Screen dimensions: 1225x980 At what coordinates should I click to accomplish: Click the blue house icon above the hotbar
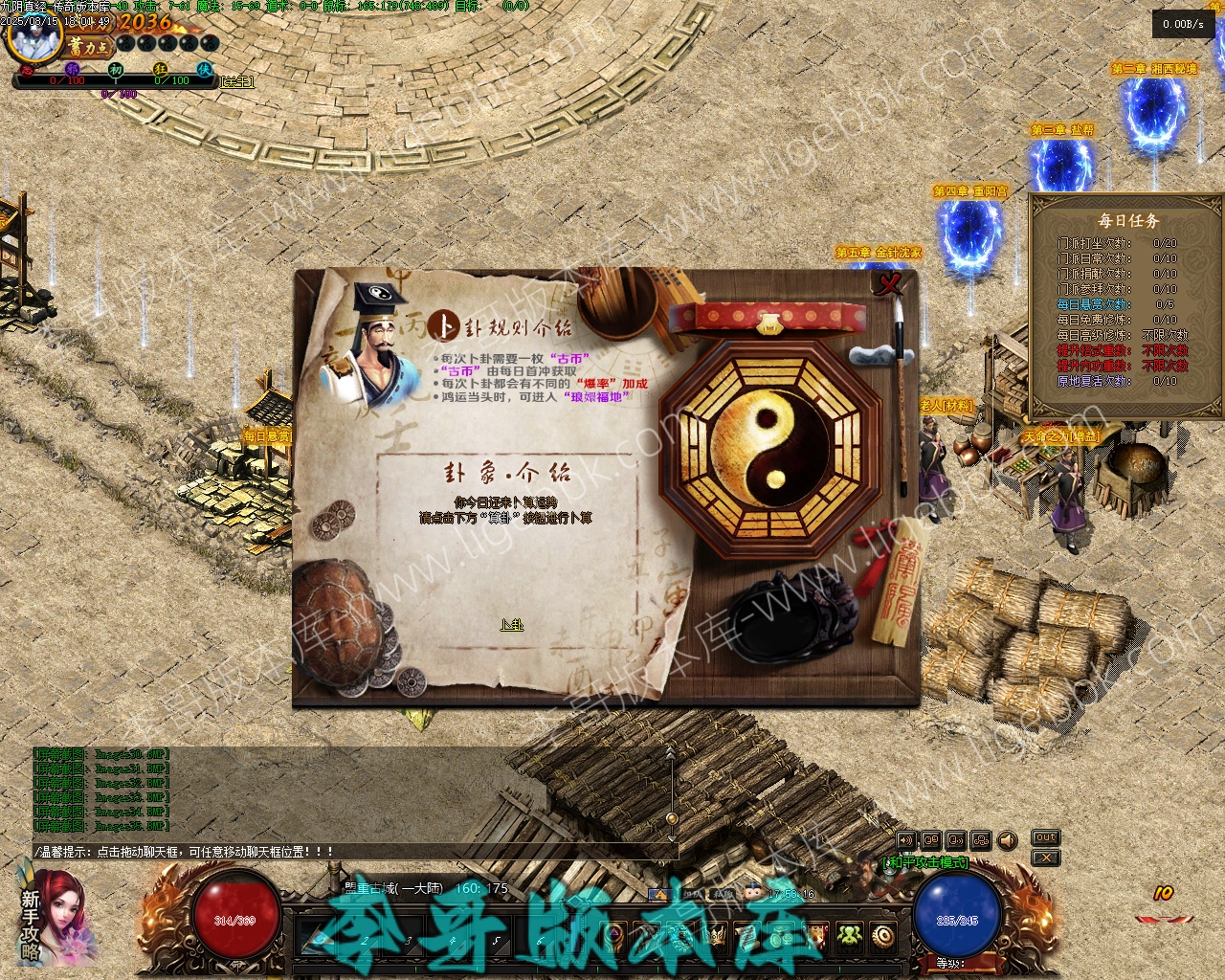point(658,895)
